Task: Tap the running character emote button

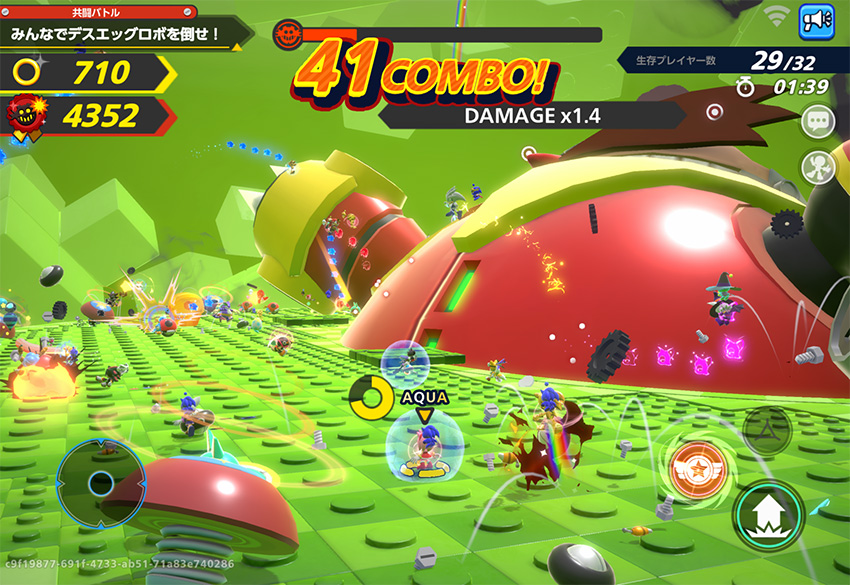Action: point(818,167)
